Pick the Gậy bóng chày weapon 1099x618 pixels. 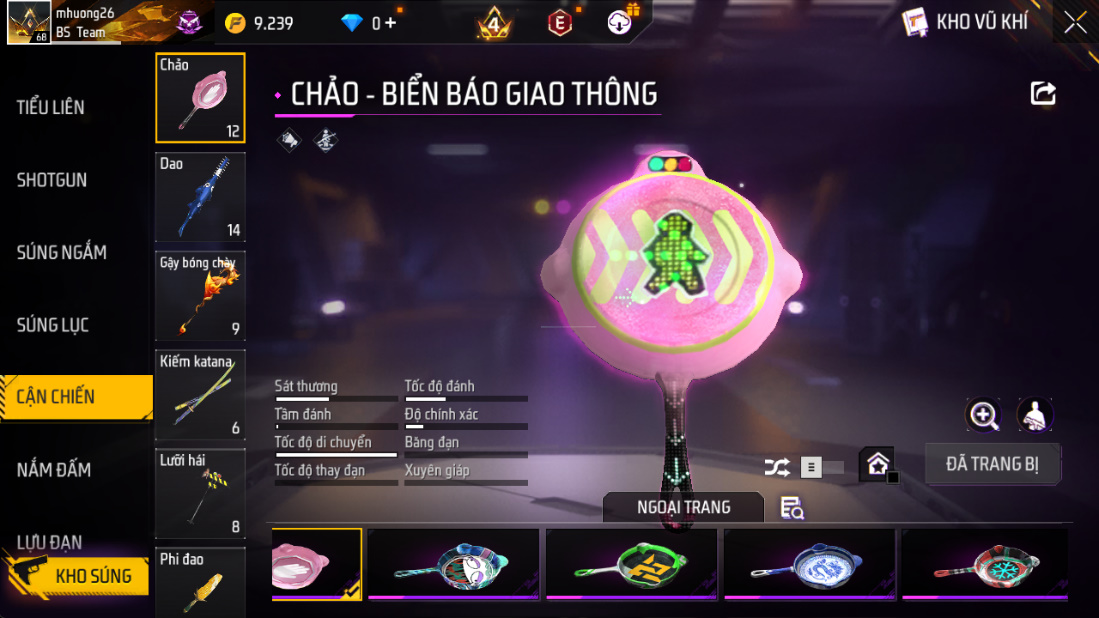(x=200, y=296)
